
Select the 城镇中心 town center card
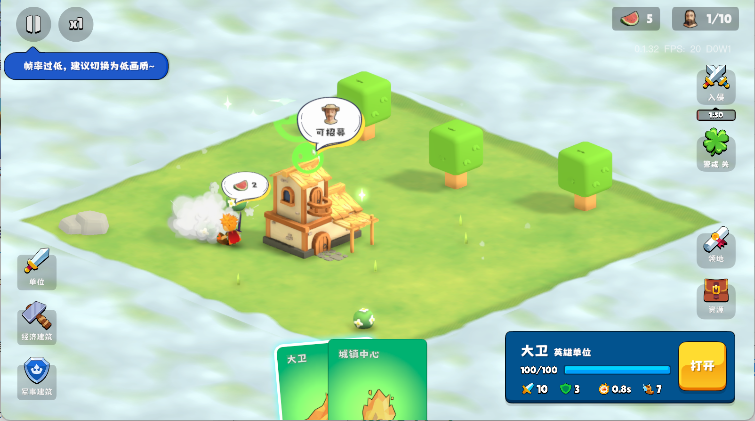(377, 382)
